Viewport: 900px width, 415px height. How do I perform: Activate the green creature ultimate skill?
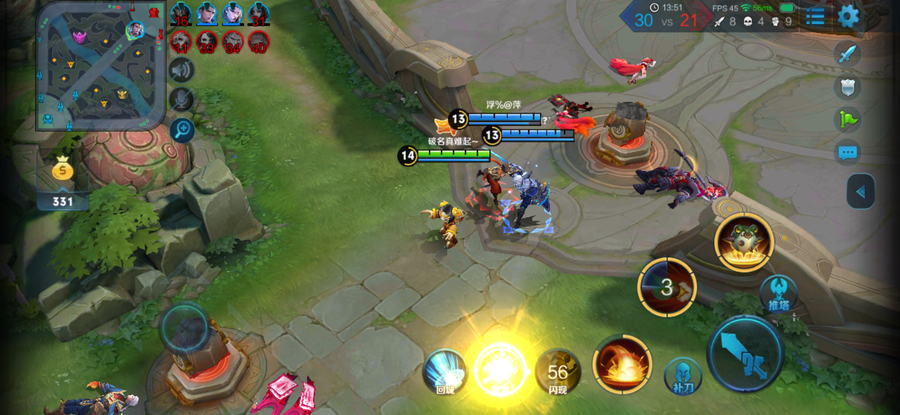tap(744, 242)
